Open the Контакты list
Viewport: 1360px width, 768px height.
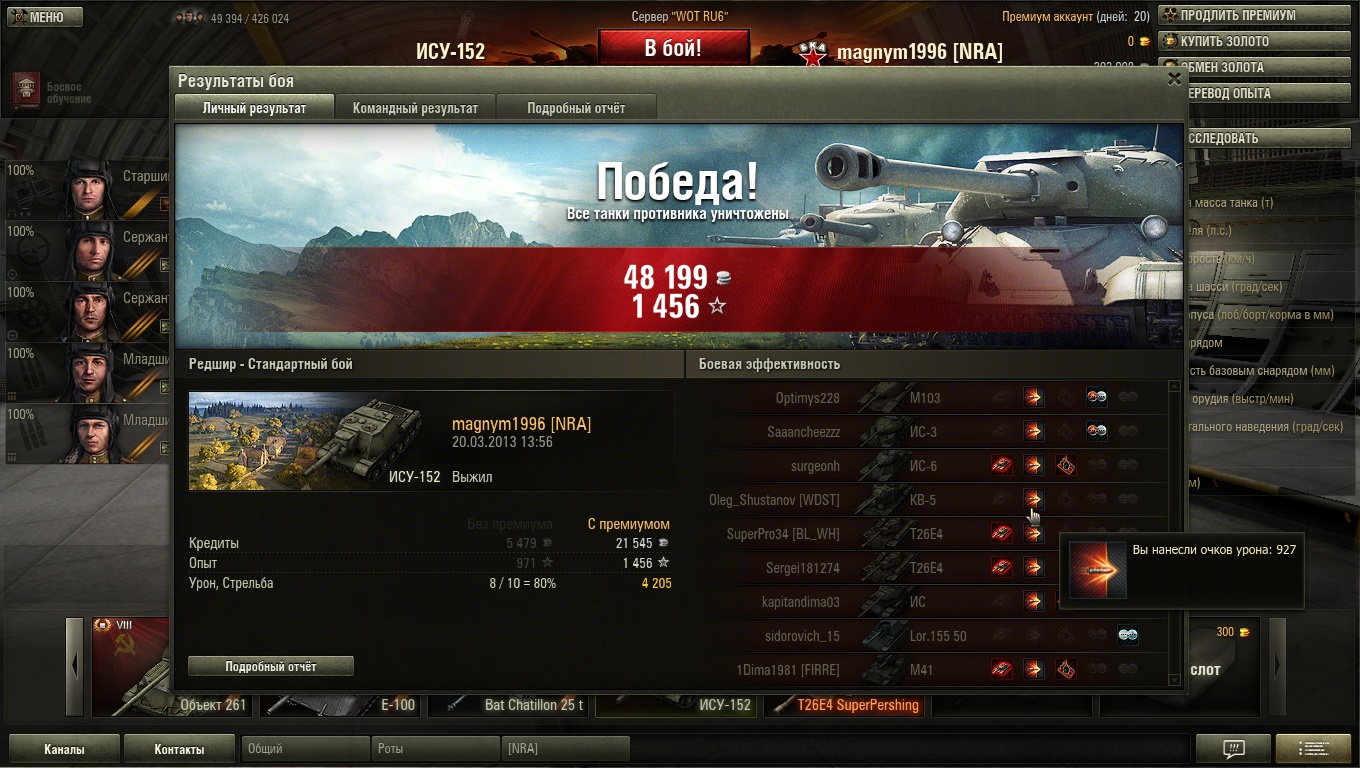click(180, 749)
